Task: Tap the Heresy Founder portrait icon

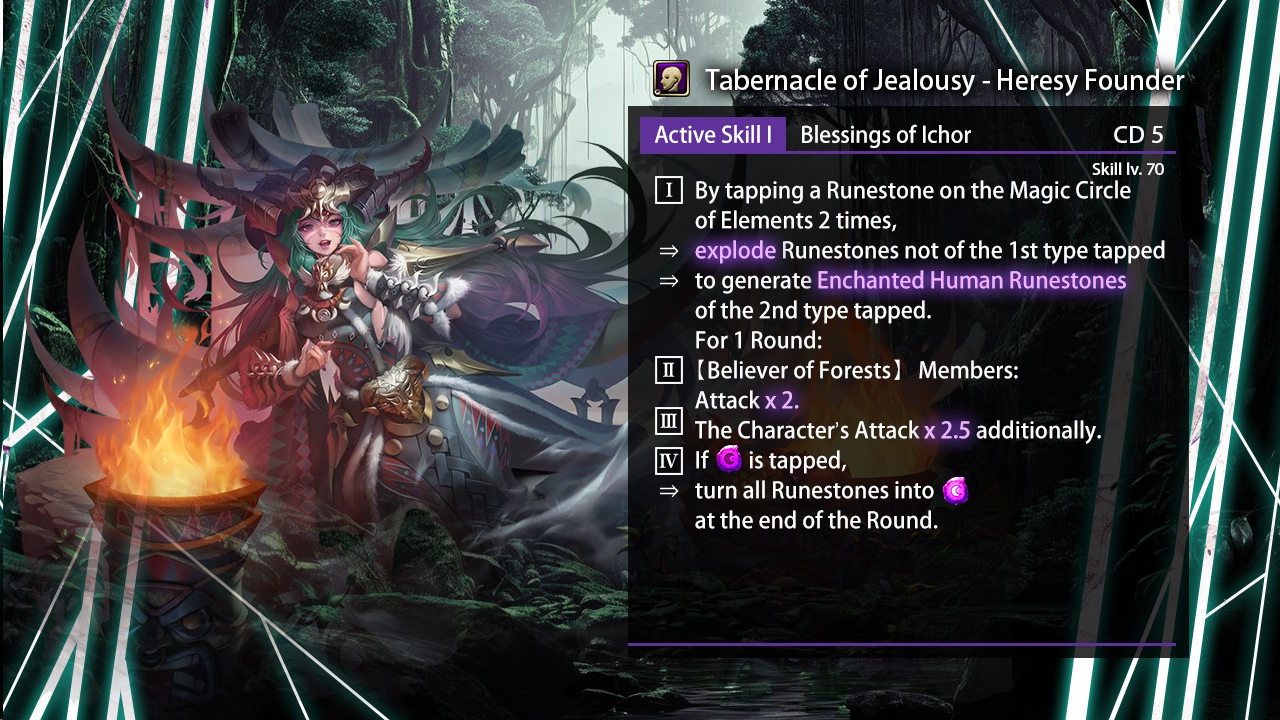Action: [671, 78]
